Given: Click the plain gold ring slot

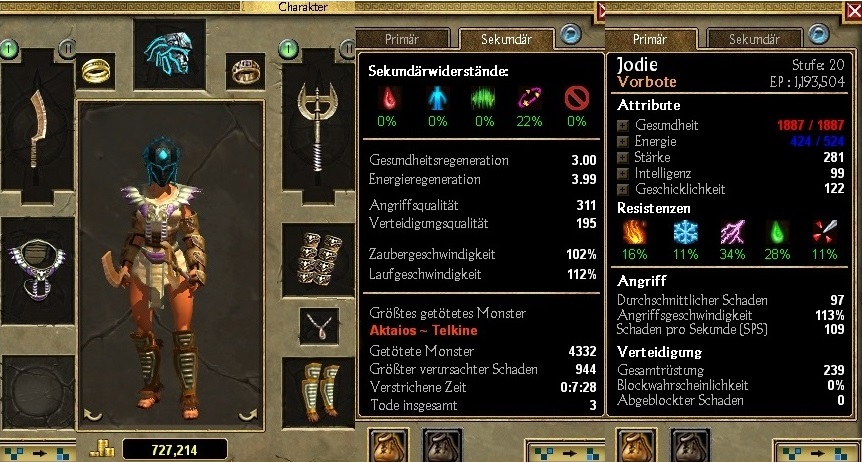Looking at the screenshot, I should coord(96,70).
